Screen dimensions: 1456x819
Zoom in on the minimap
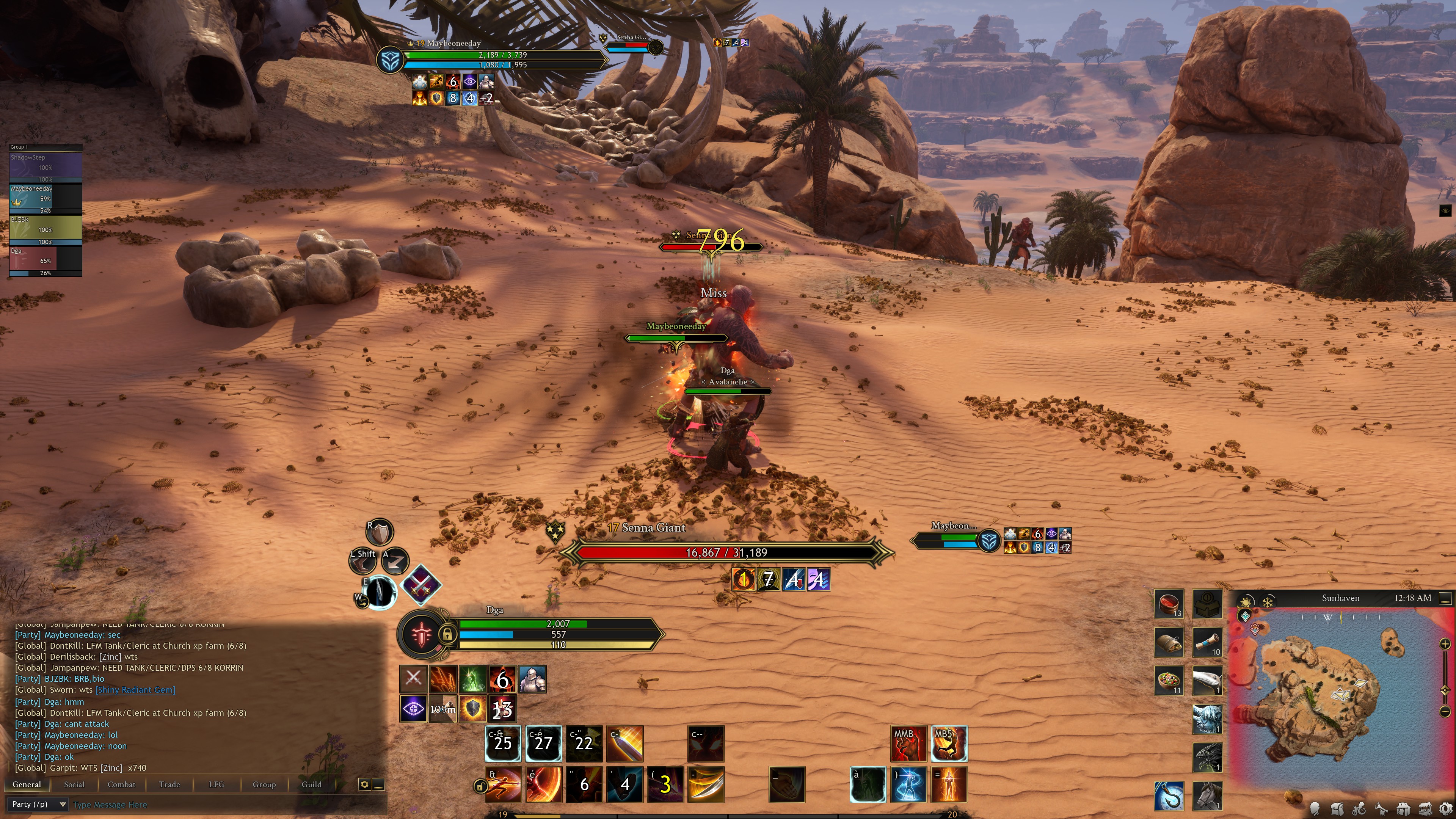pyautogui.click(x=1445, y=644)
